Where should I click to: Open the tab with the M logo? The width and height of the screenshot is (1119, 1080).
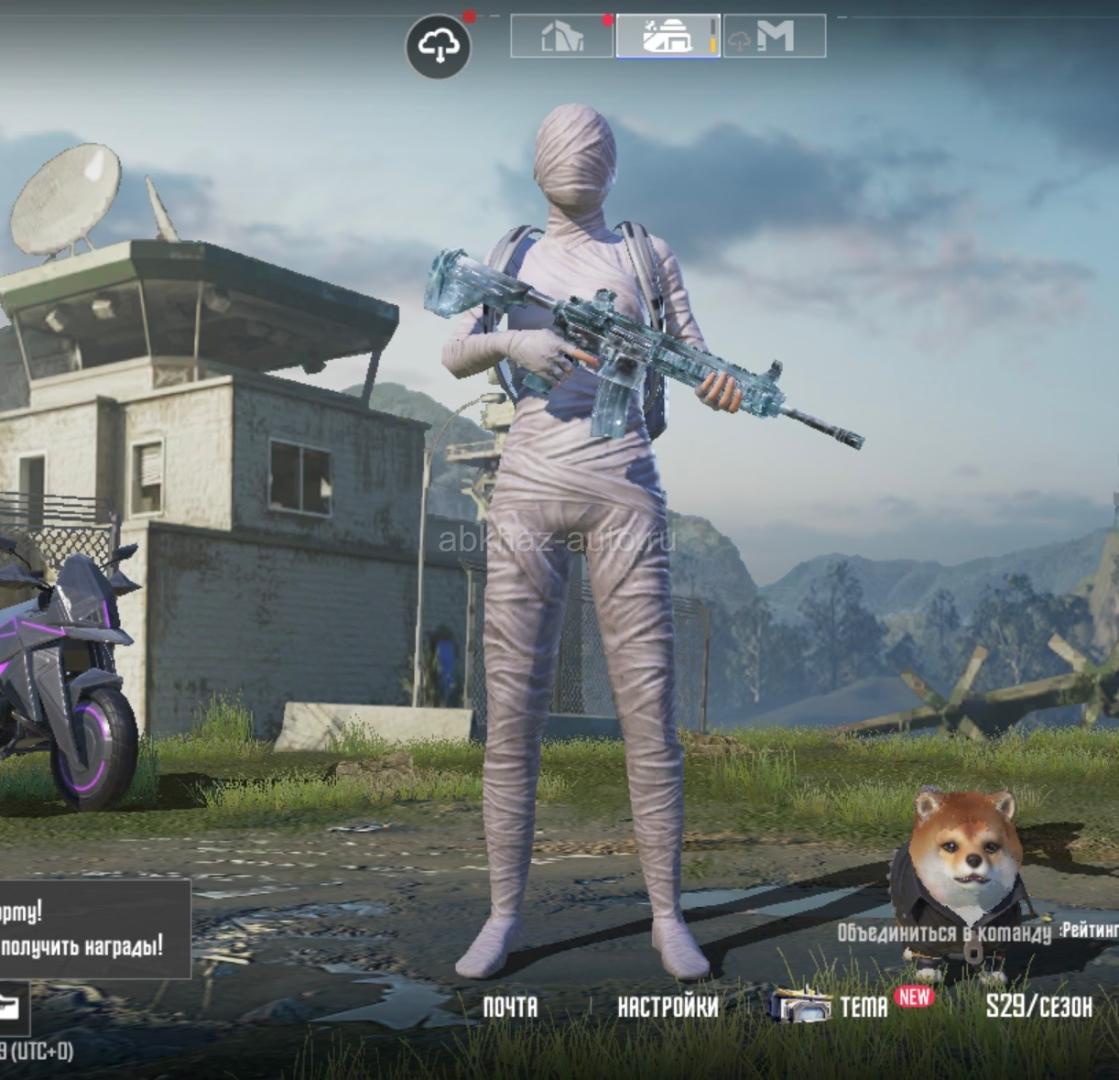775,37
